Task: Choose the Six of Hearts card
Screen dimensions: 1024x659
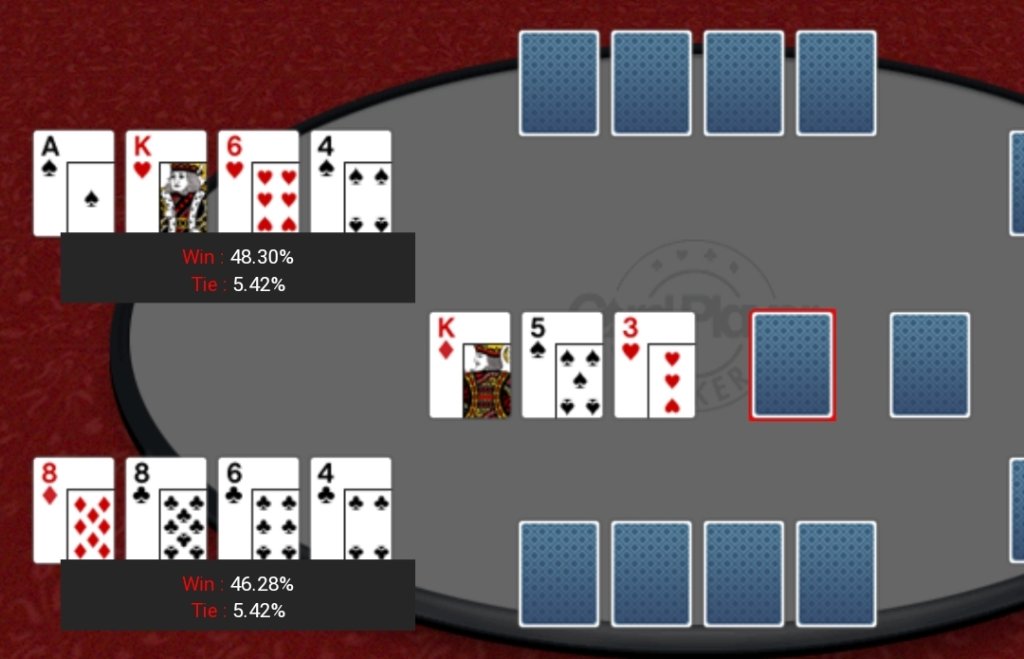Action: [258, 182]
